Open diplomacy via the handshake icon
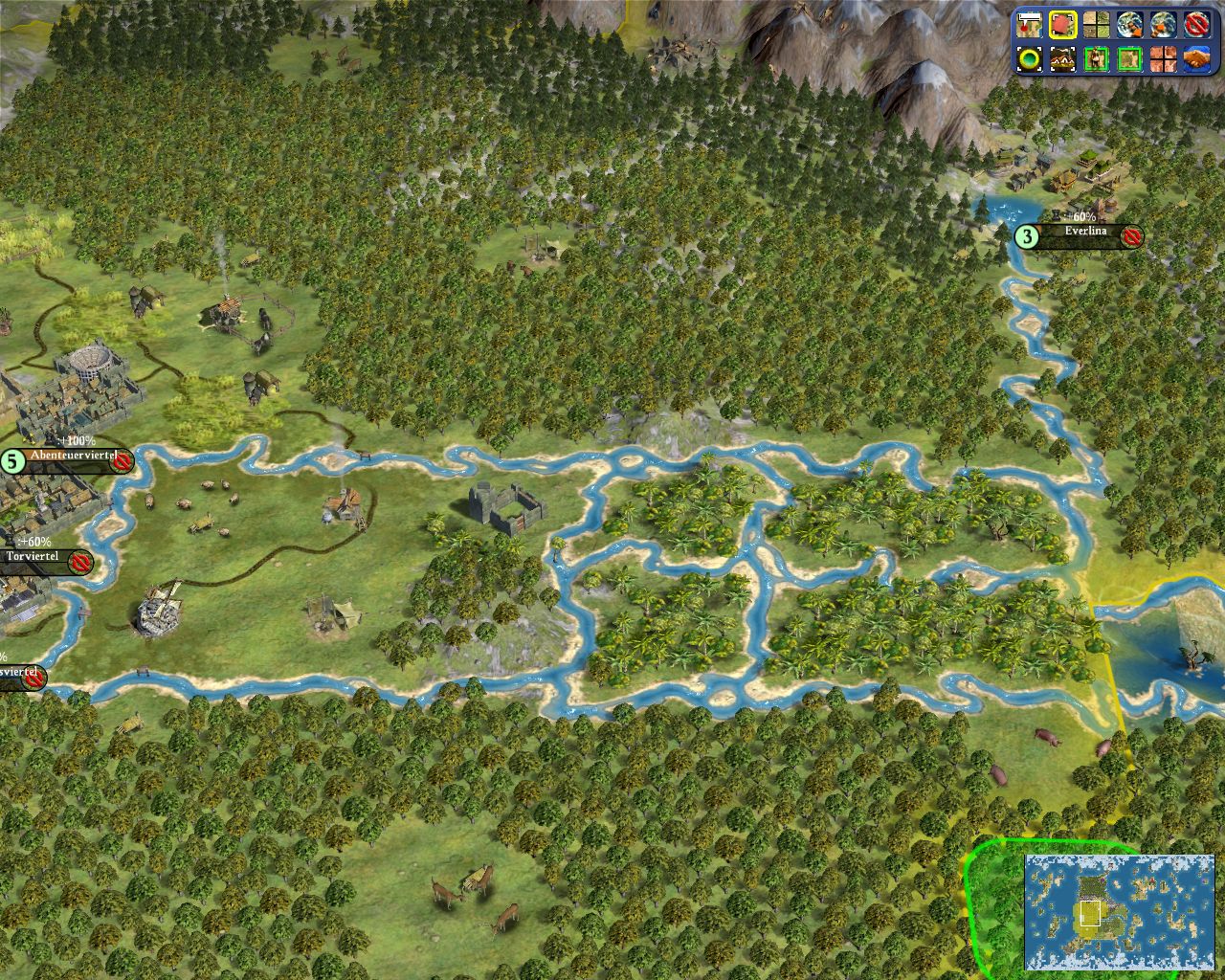1225x980 pixels. tap(1196, 59)
